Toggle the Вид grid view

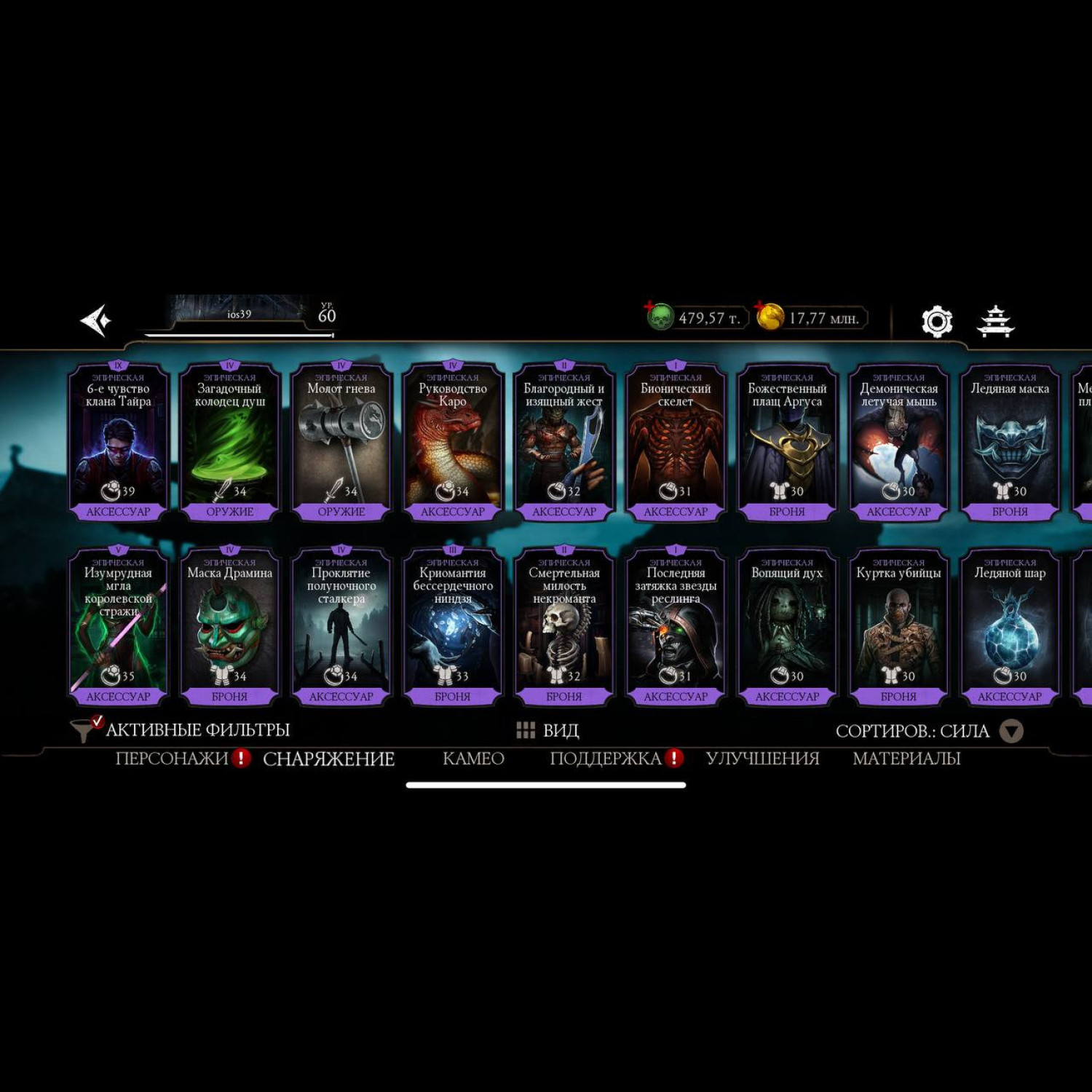[x=547, y=730]
